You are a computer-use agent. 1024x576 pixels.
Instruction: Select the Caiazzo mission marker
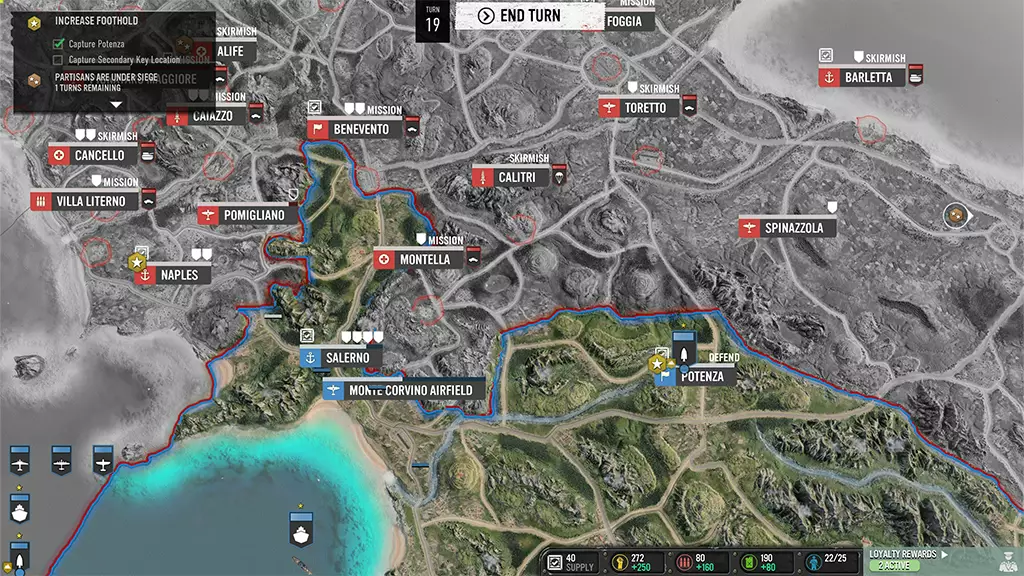pyautogui.click(x=211, y=117)
